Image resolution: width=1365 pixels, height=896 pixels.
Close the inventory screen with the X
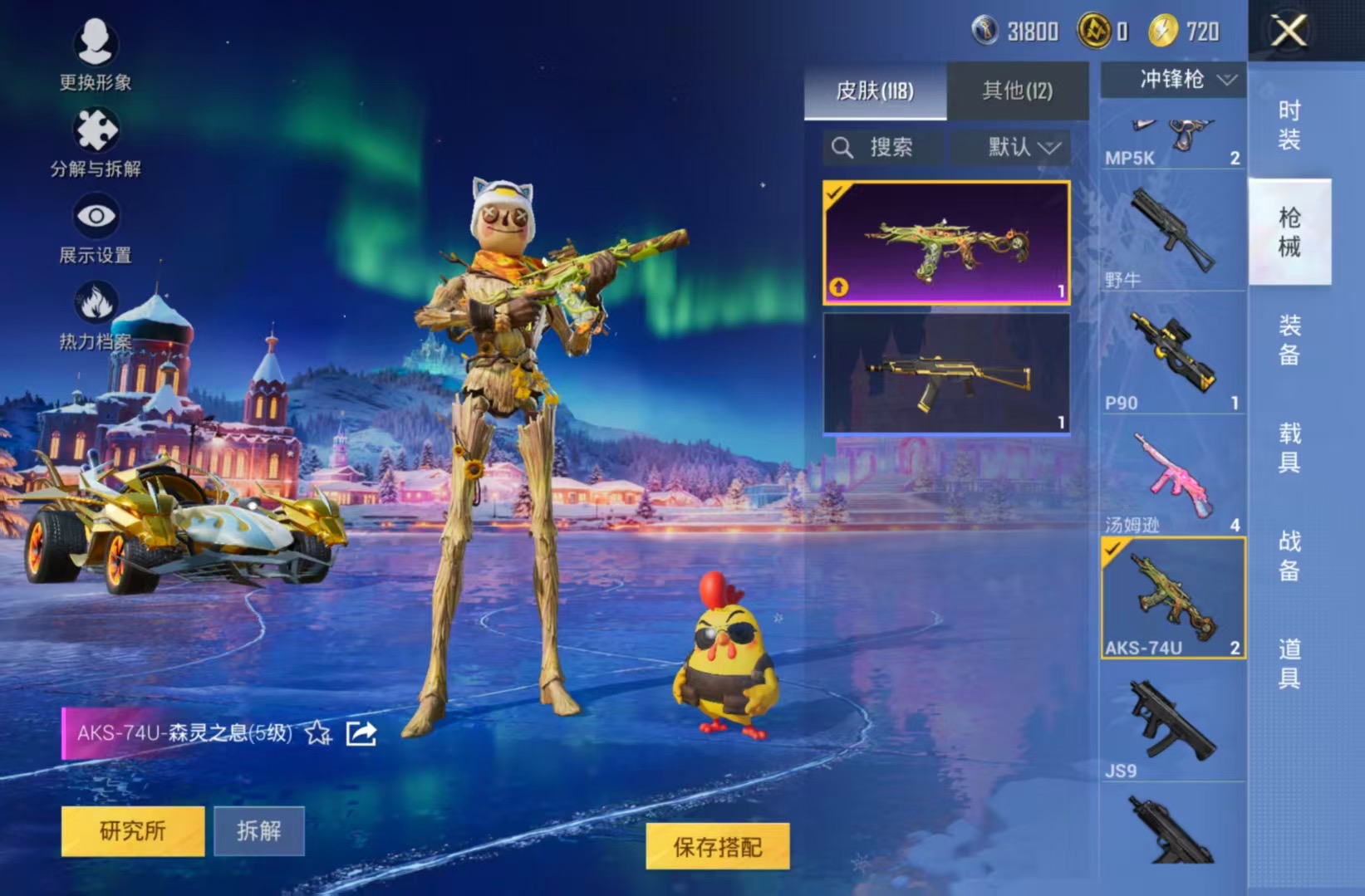pyautogui.click(x=1289, y=32)
